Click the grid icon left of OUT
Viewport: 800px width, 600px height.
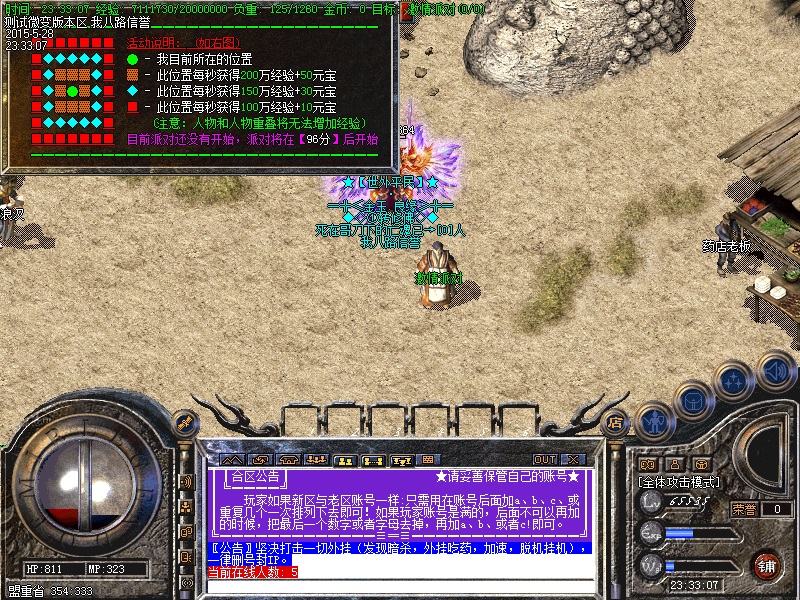point(427,460)
